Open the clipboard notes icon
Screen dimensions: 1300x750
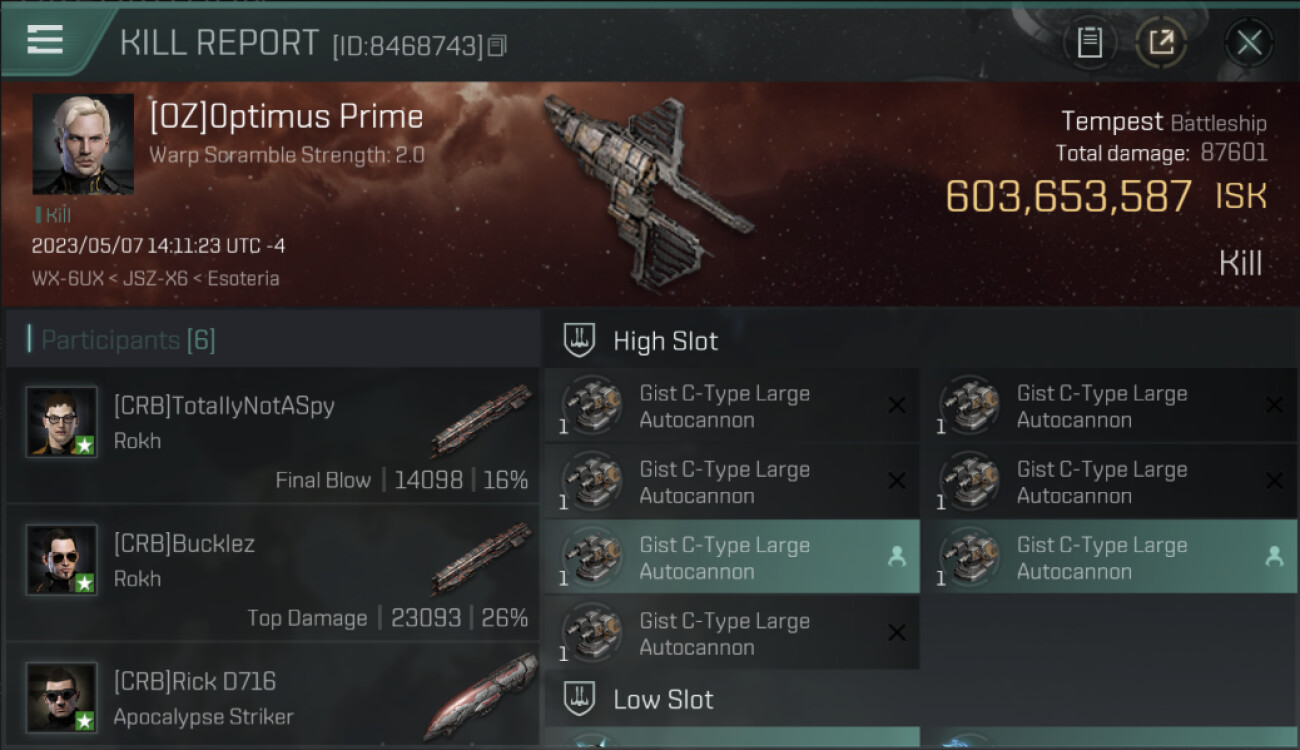tap(1089, 42)
